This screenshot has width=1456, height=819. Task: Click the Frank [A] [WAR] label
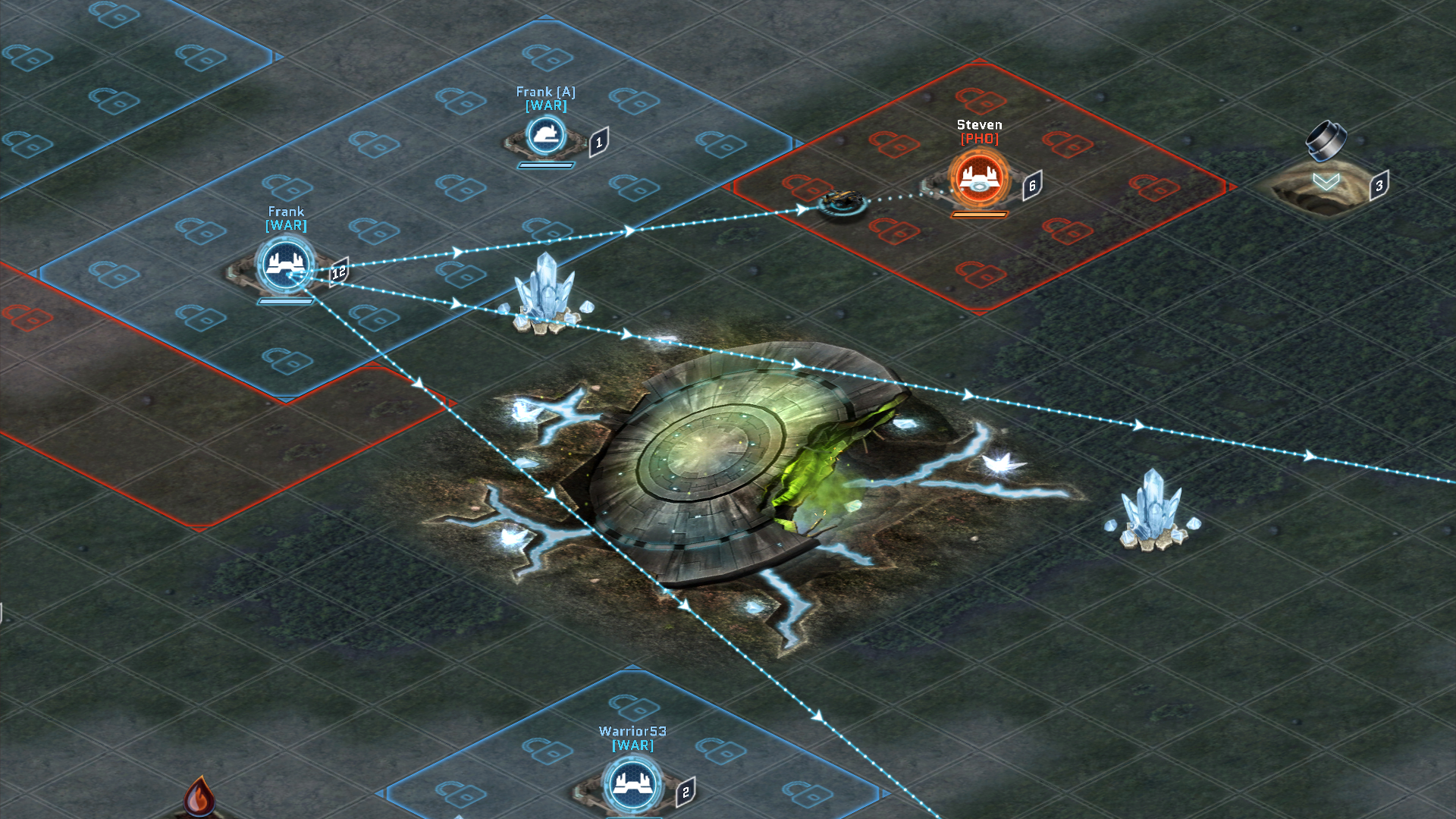544,97
